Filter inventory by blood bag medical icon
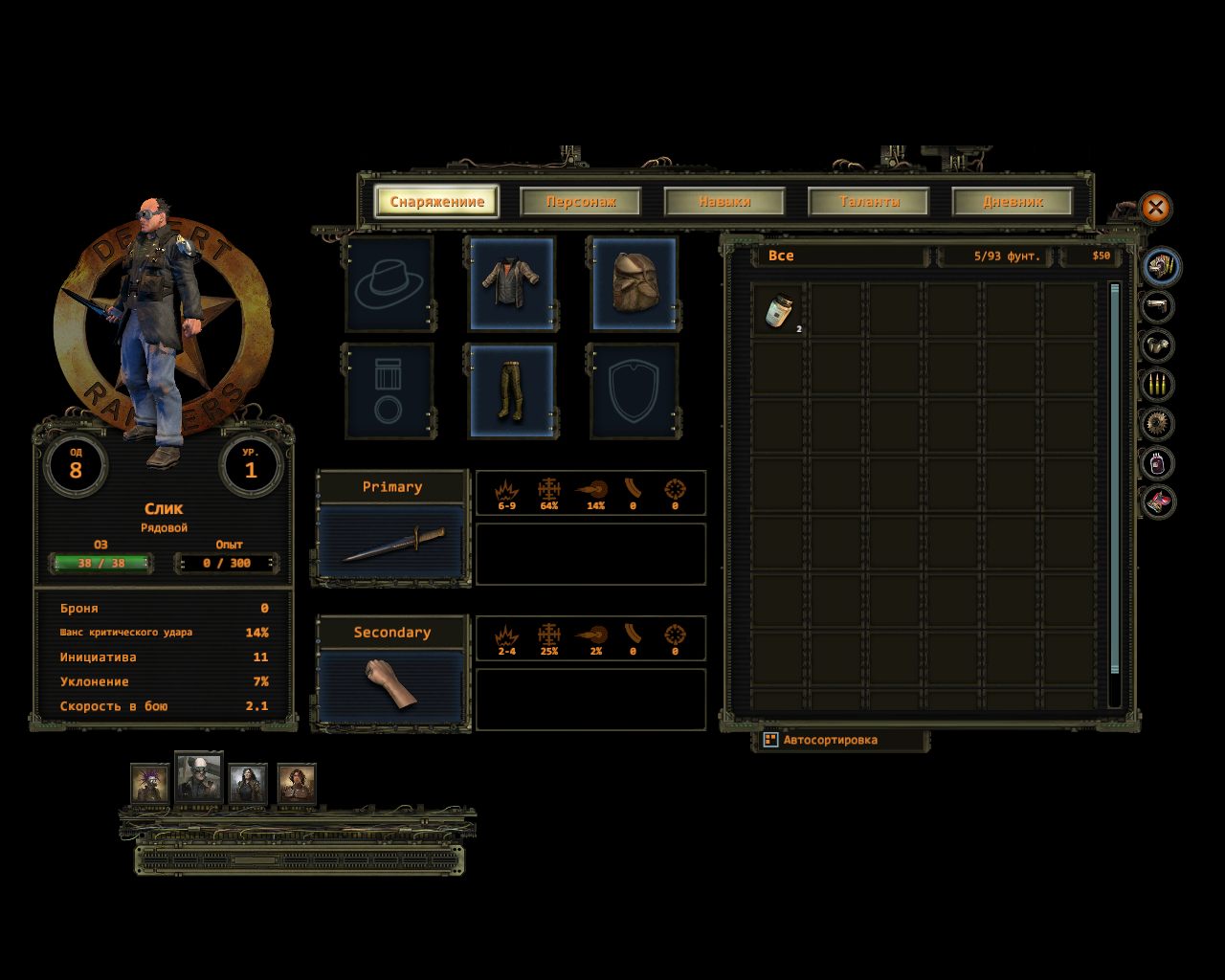The image size is (1225, 980). [1158, 463]
